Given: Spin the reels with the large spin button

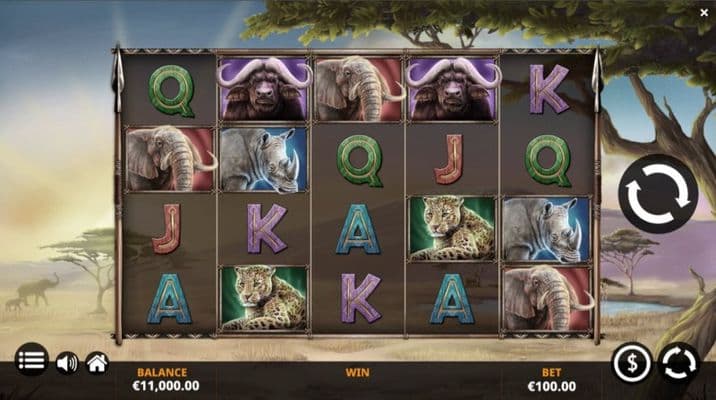Looking at the screenshot, I should click(x=657, y=194).
